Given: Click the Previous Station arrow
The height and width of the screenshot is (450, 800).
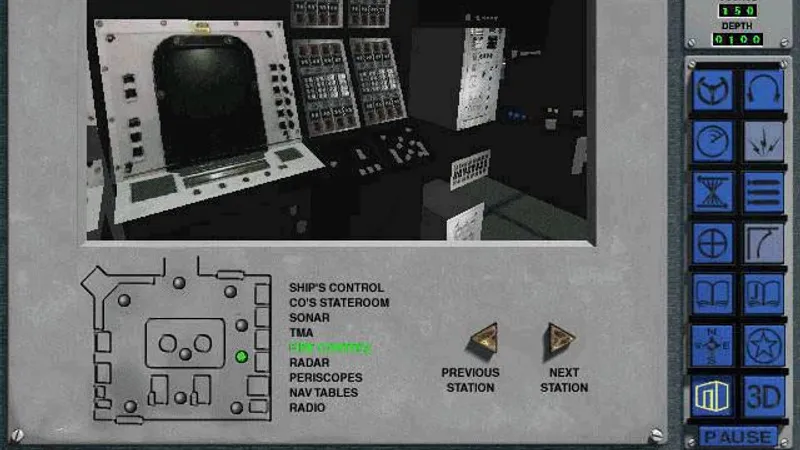Looking at the screenshot, I should tap(484, 341).
